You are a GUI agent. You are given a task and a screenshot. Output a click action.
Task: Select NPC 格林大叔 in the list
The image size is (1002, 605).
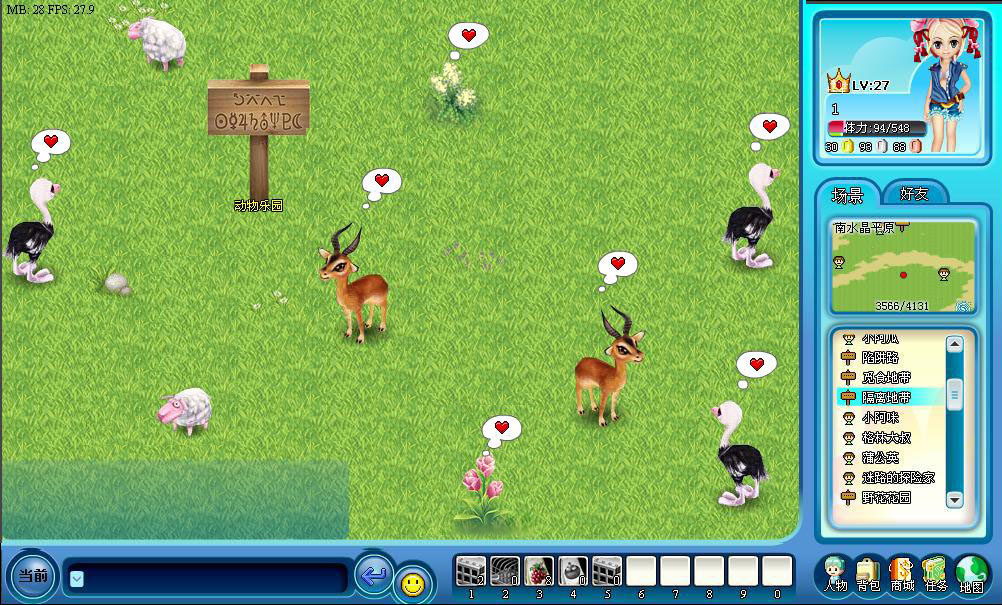click(886, 437)
